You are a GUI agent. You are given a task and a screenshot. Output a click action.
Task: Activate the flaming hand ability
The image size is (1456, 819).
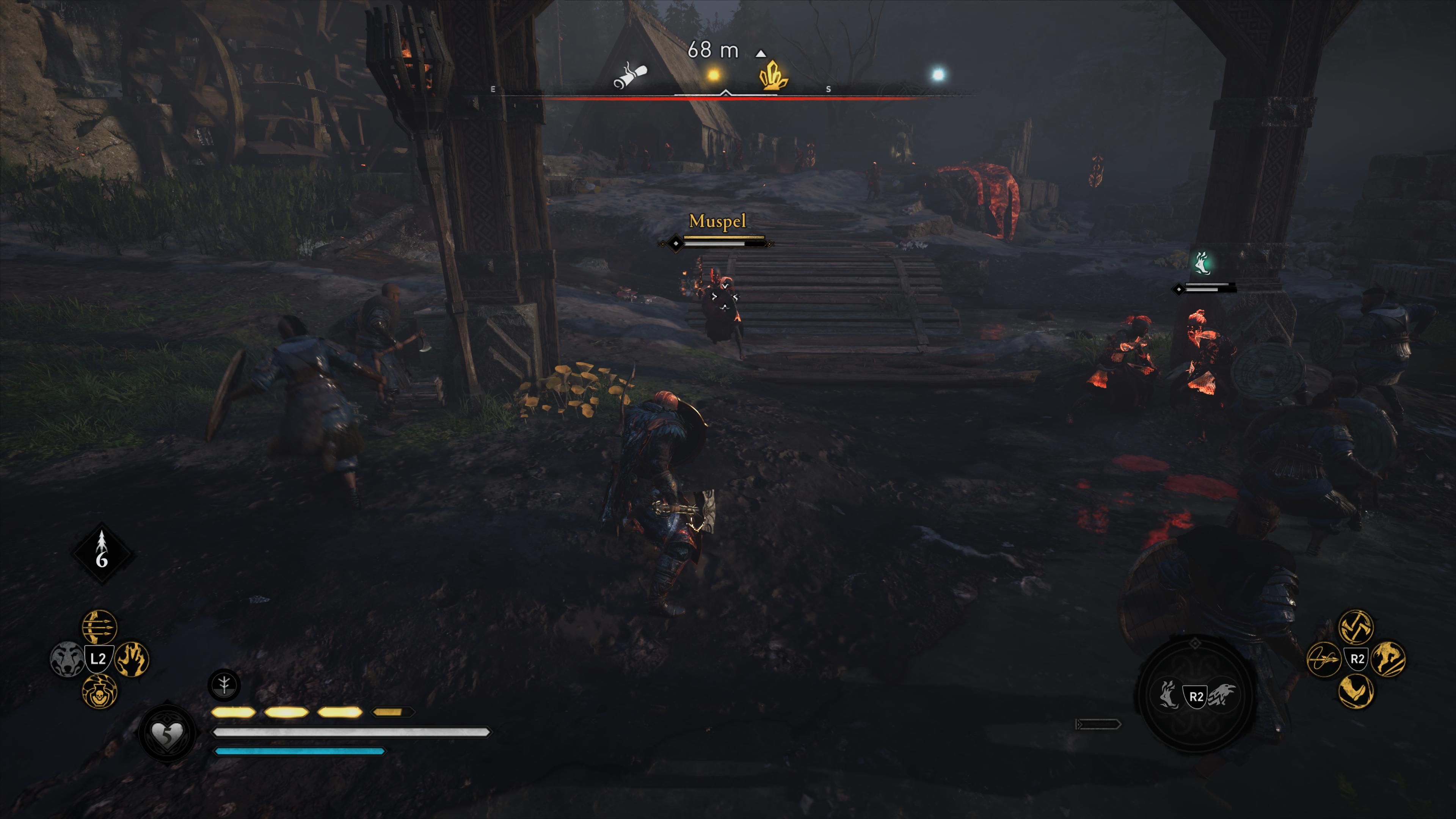[132, 659]
